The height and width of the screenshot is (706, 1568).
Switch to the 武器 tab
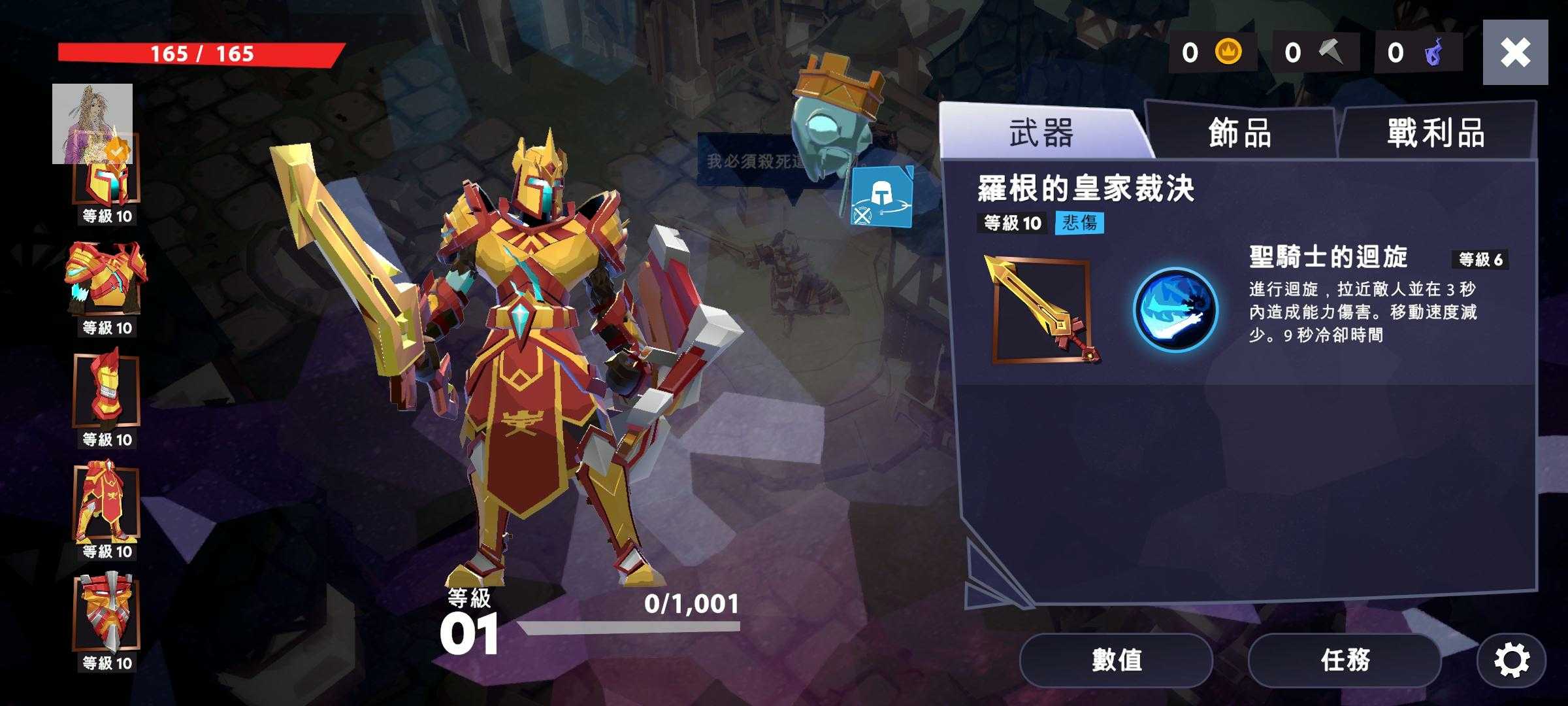[1041, 133]
